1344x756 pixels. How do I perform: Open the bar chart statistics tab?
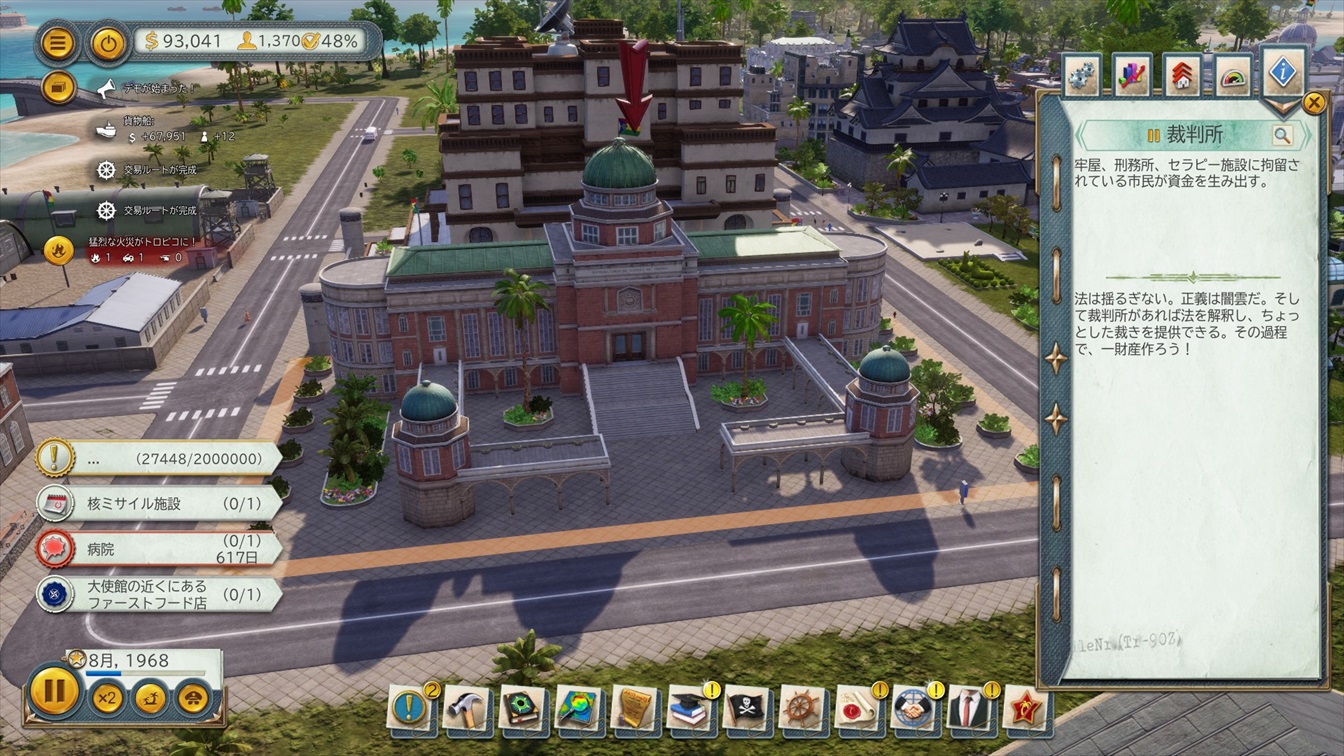pos(1132,76)
